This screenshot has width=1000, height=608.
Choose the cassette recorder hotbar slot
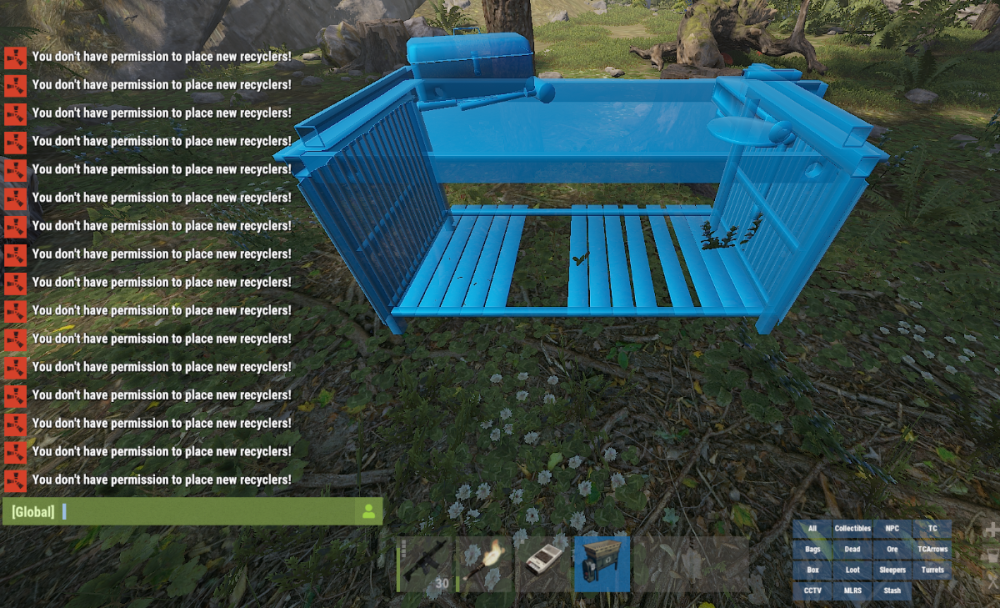point(543,564)
